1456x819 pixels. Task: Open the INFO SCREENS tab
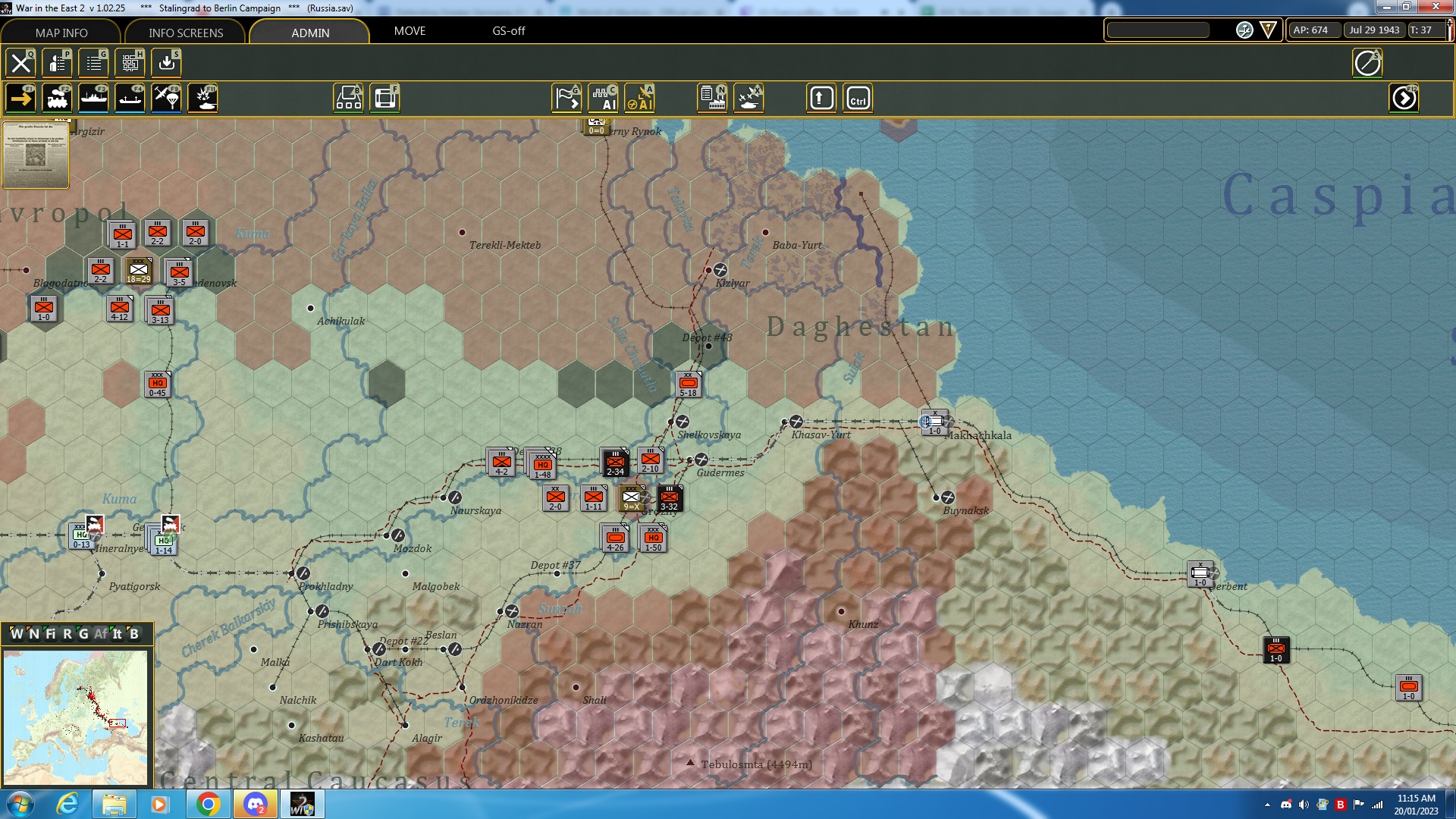(185, 33)
